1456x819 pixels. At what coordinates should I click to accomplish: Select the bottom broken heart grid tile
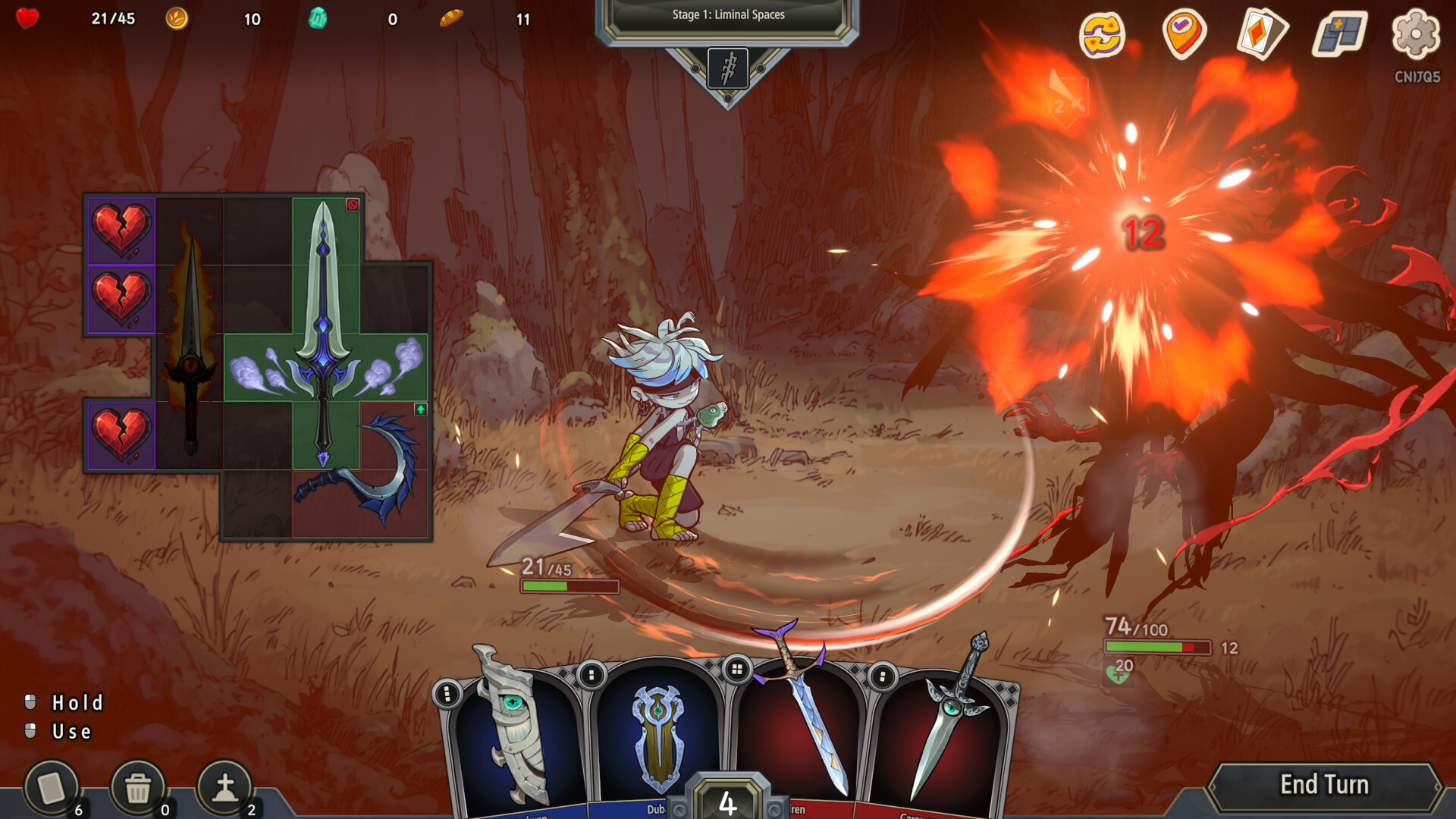(x=121, y=435)
